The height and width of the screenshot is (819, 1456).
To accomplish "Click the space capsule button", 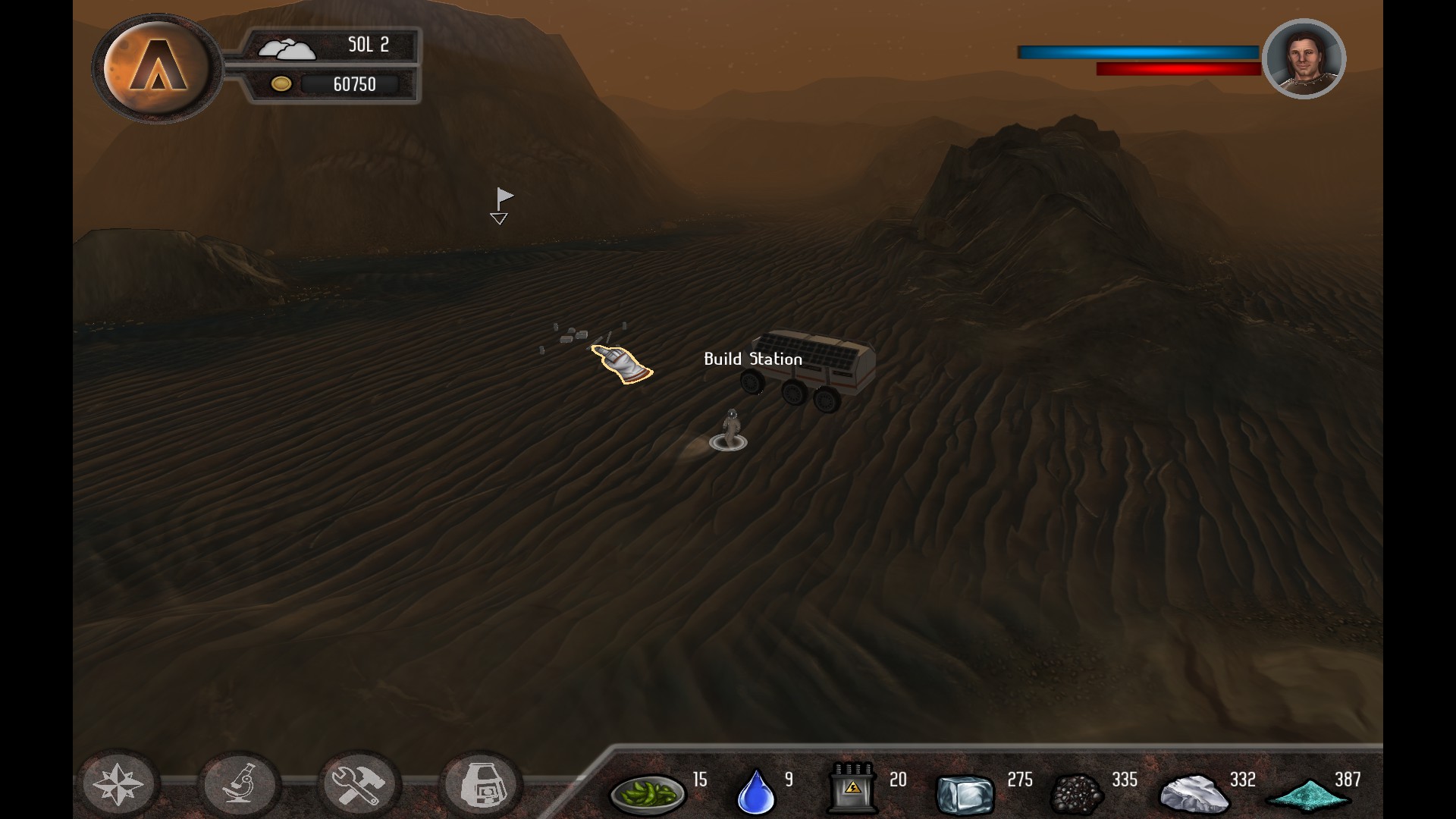I will click(479, 783).
